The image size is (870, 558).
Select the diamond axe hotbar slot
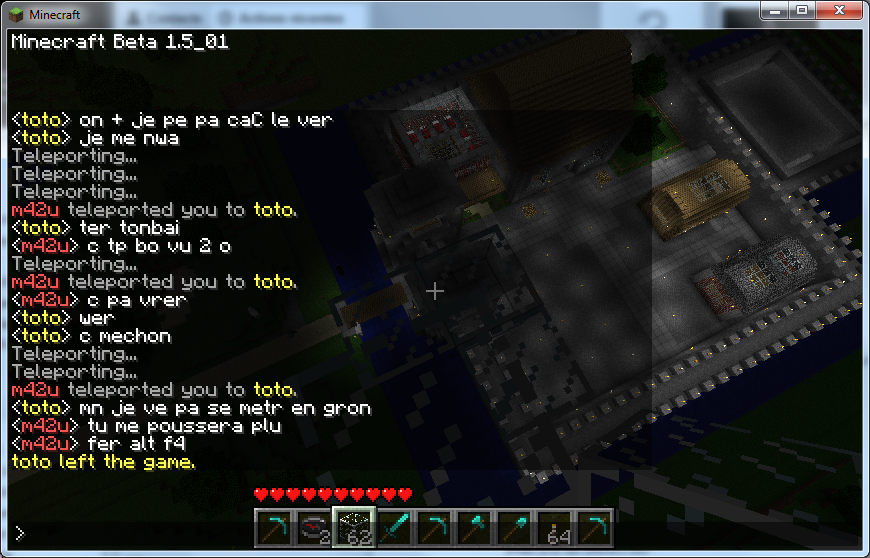pos(473,528)
